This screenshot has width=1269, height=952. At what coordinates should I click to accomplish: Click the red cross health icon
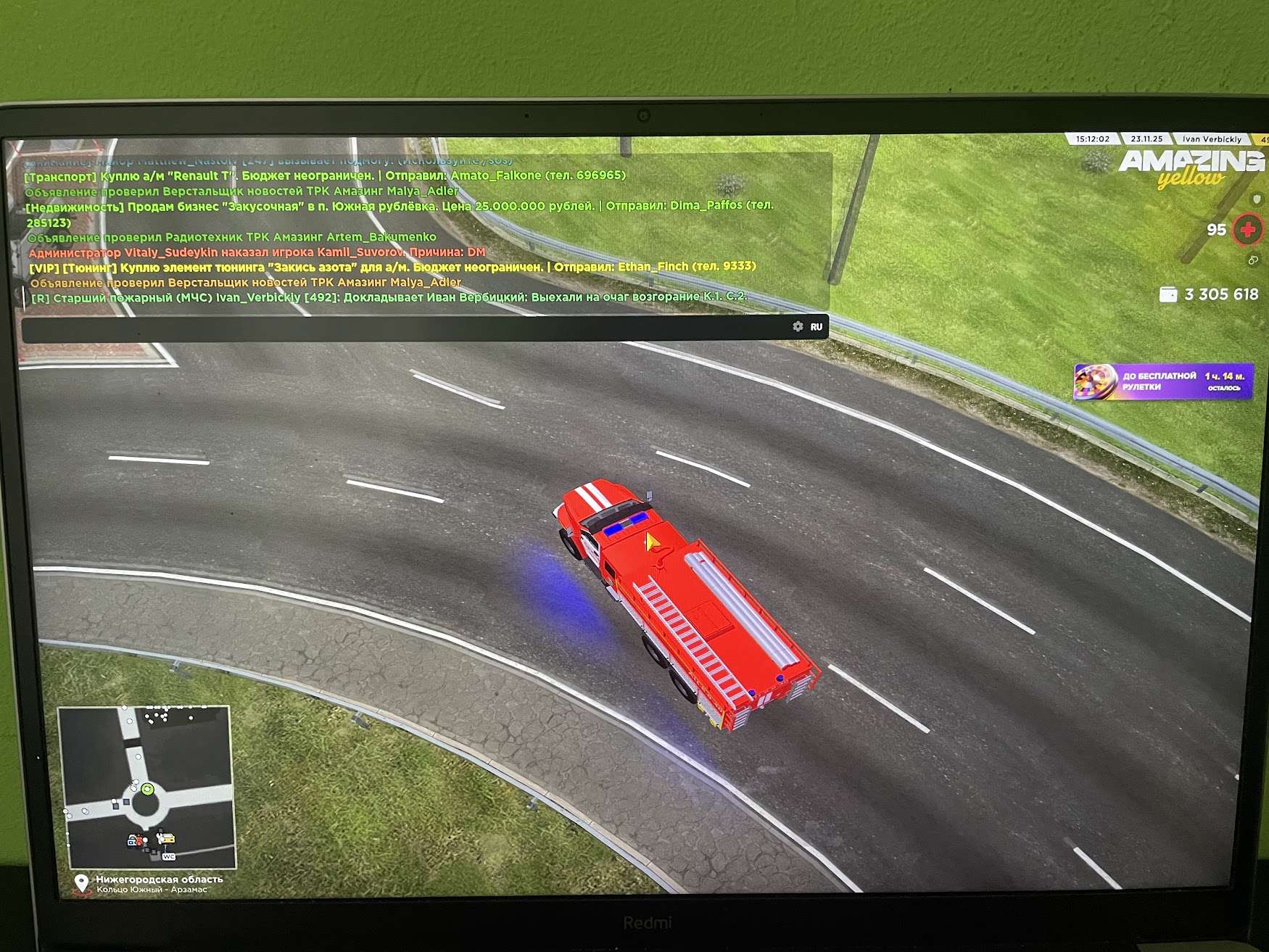(1247, 231)
